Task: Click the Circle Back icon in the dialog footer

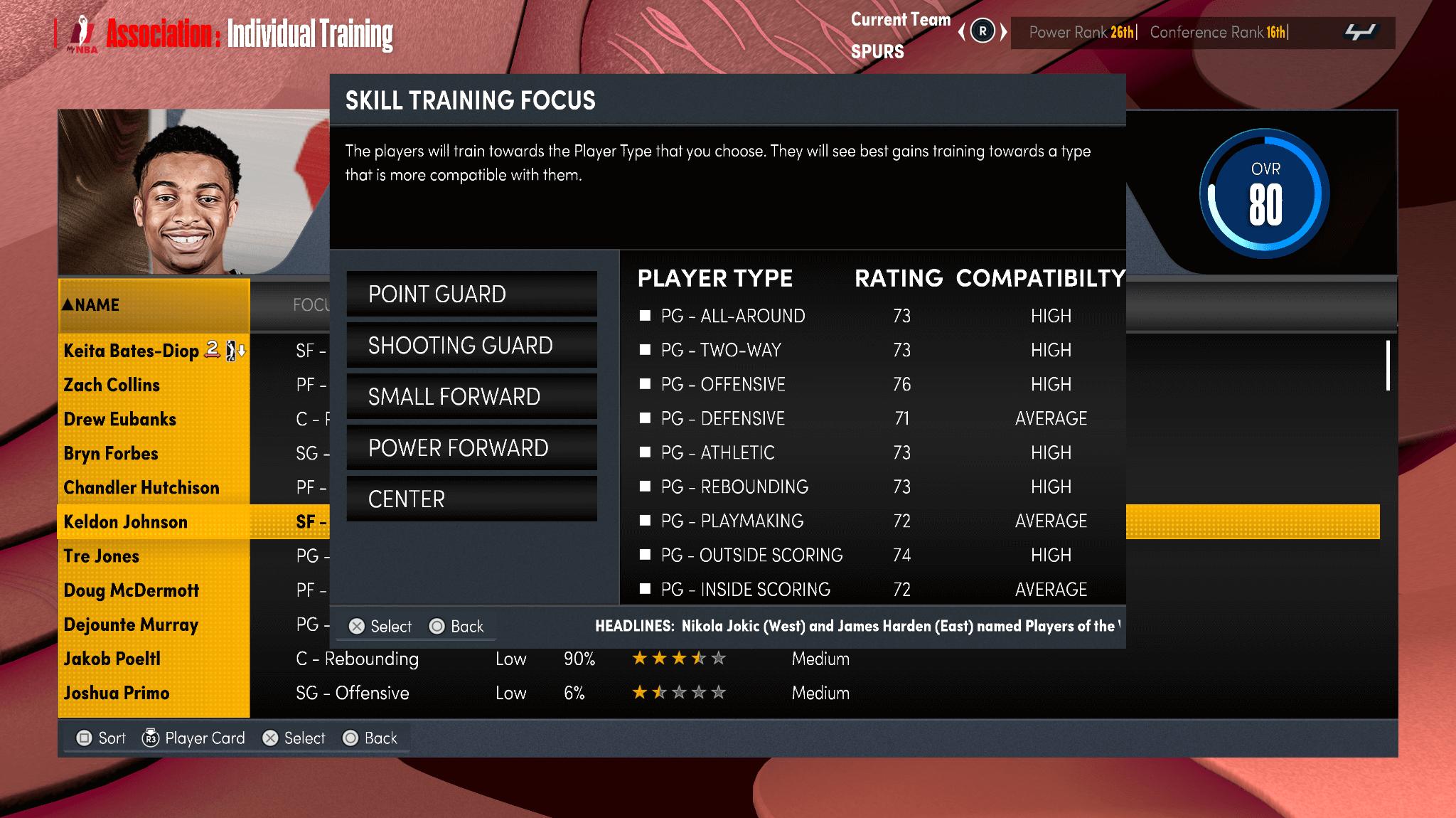Action: pos(435,625)
